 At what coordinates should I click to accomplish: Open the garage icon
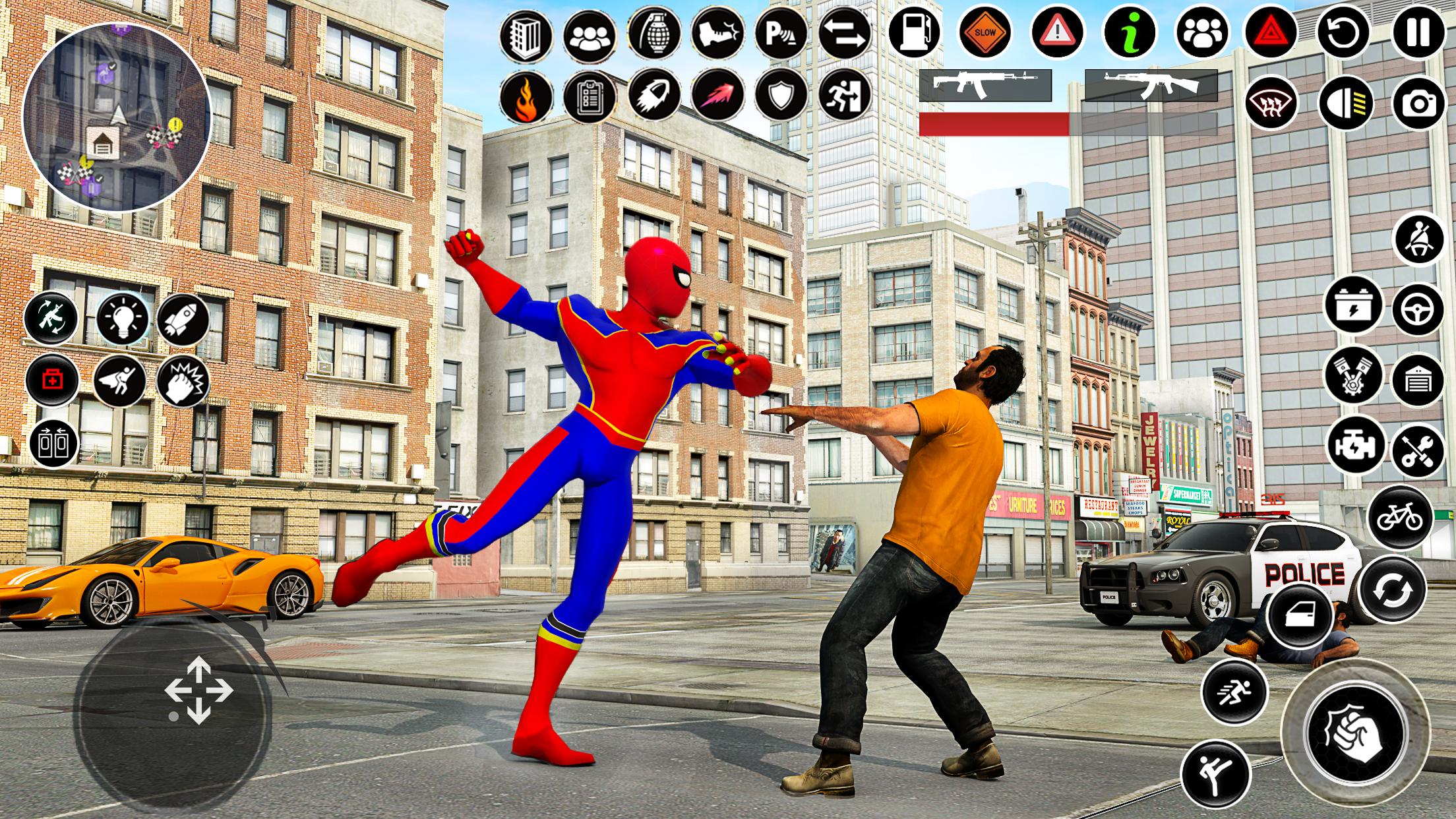pos(1418,380)
